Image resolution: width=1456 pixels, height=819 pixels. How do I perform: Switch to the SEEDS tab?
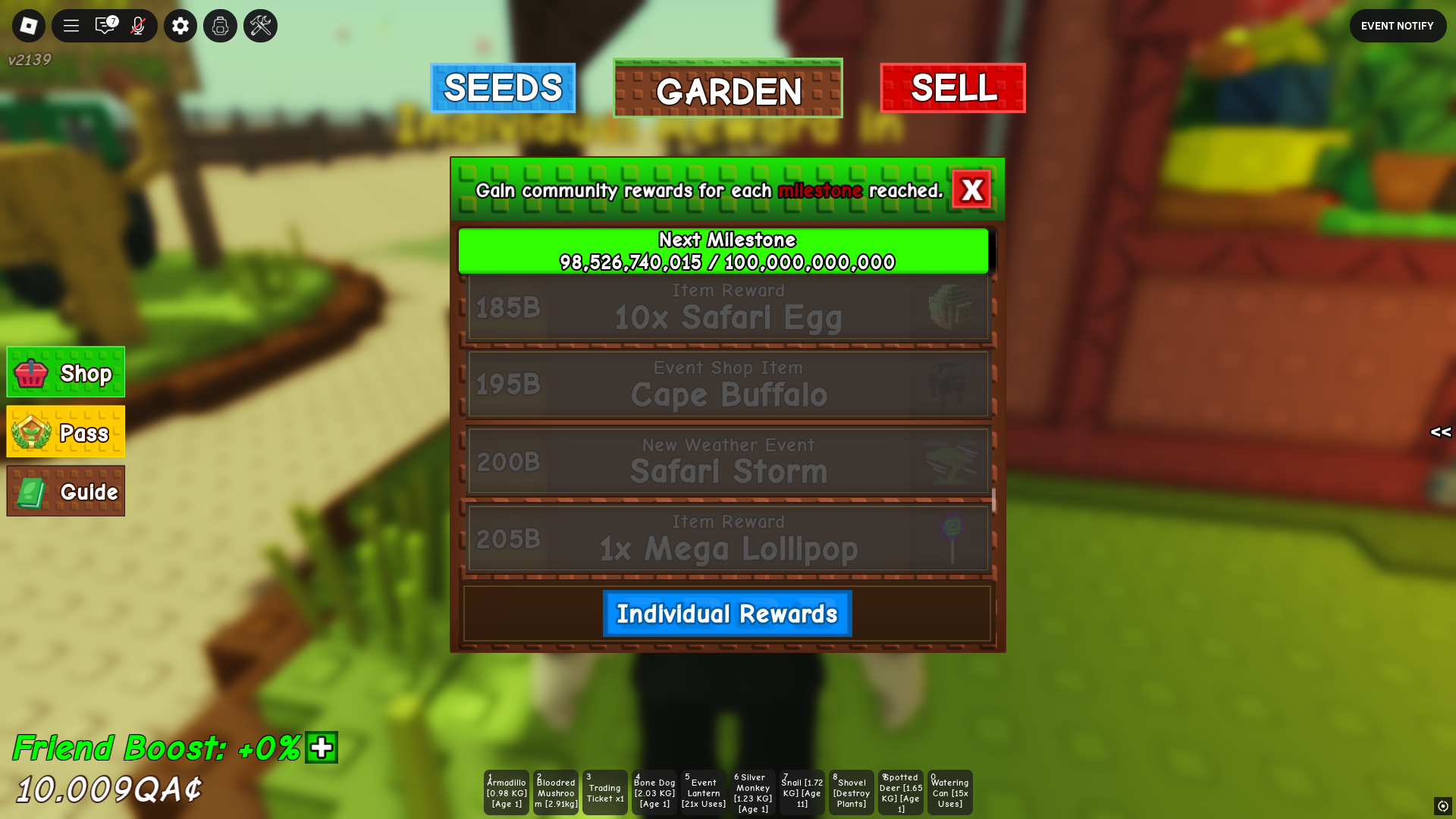click(x=503, y=88)
